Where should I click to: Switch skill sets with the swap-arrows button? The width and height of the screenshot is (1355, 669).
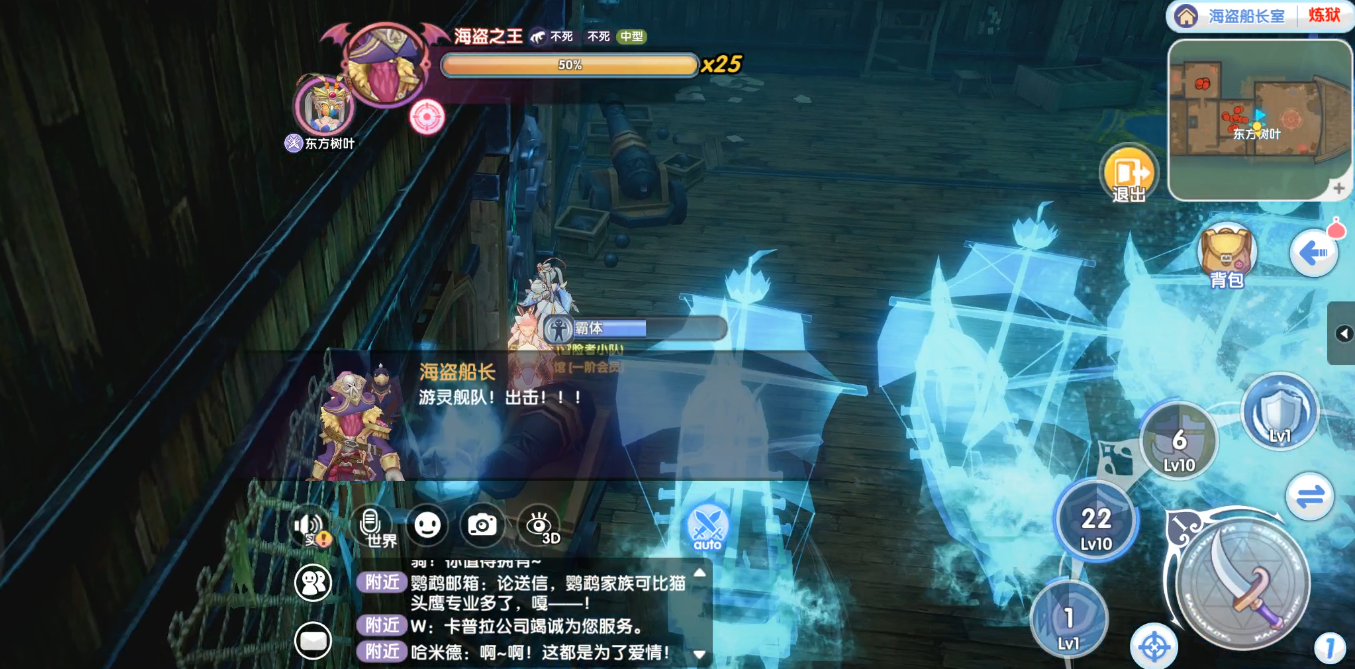tap(1310, 496)
